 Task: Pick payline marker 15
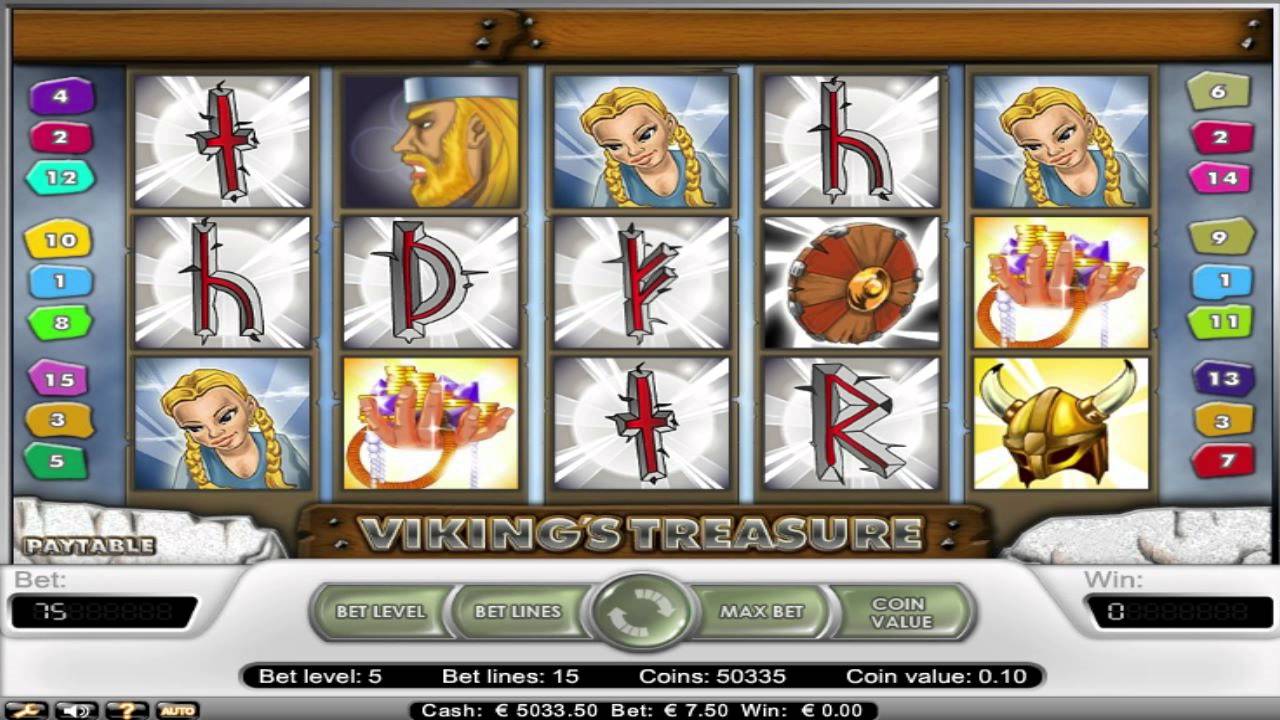click(x=60, y=380)
